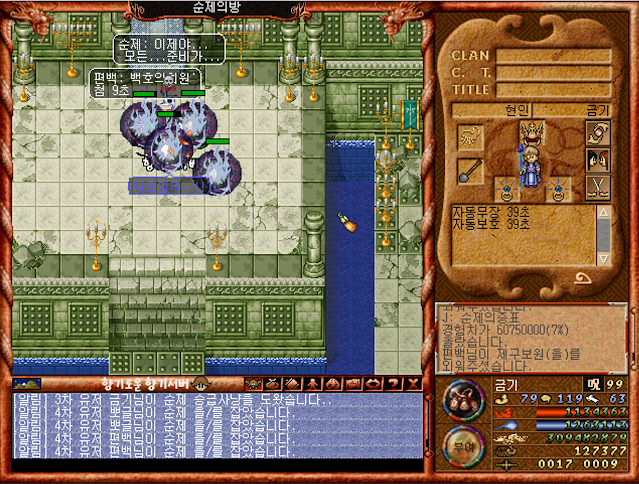Open the bag with the pouch orb button
This screenshot has width=639, height=484.
click(x=464, y=404)
